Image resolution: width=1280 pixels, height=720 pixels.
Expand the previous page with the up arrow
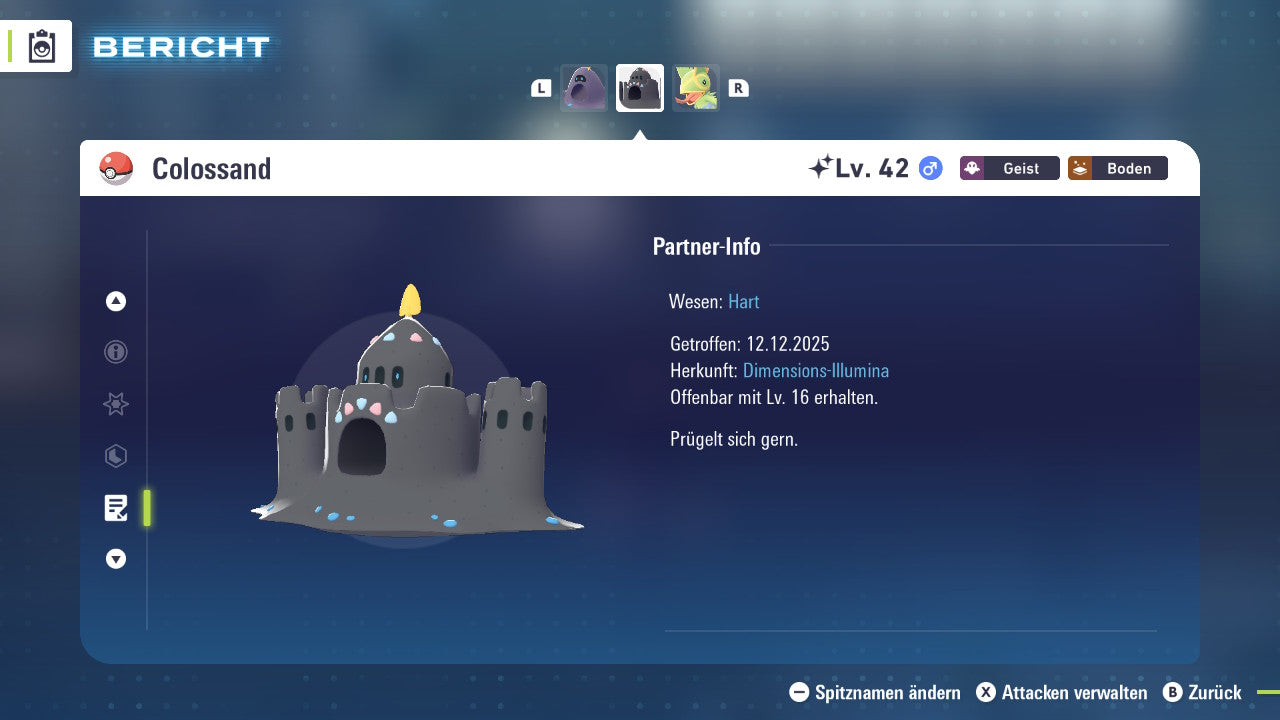pos(115,301)
